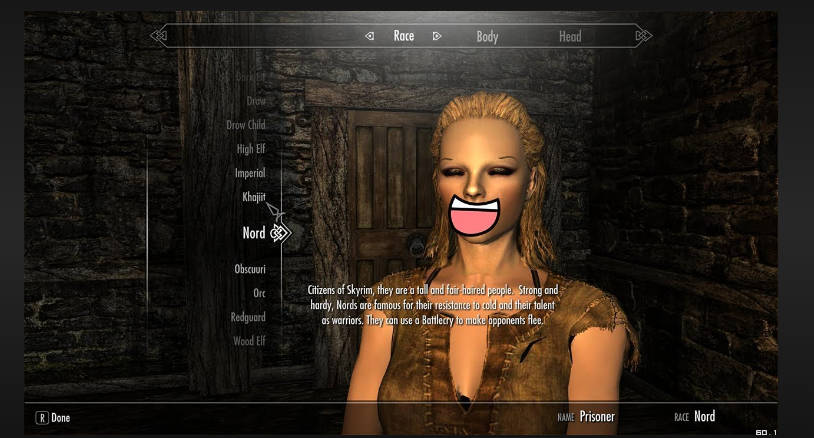Pick the Imperial race
This screenshot has width=814, height=438.
coord(250,173)
